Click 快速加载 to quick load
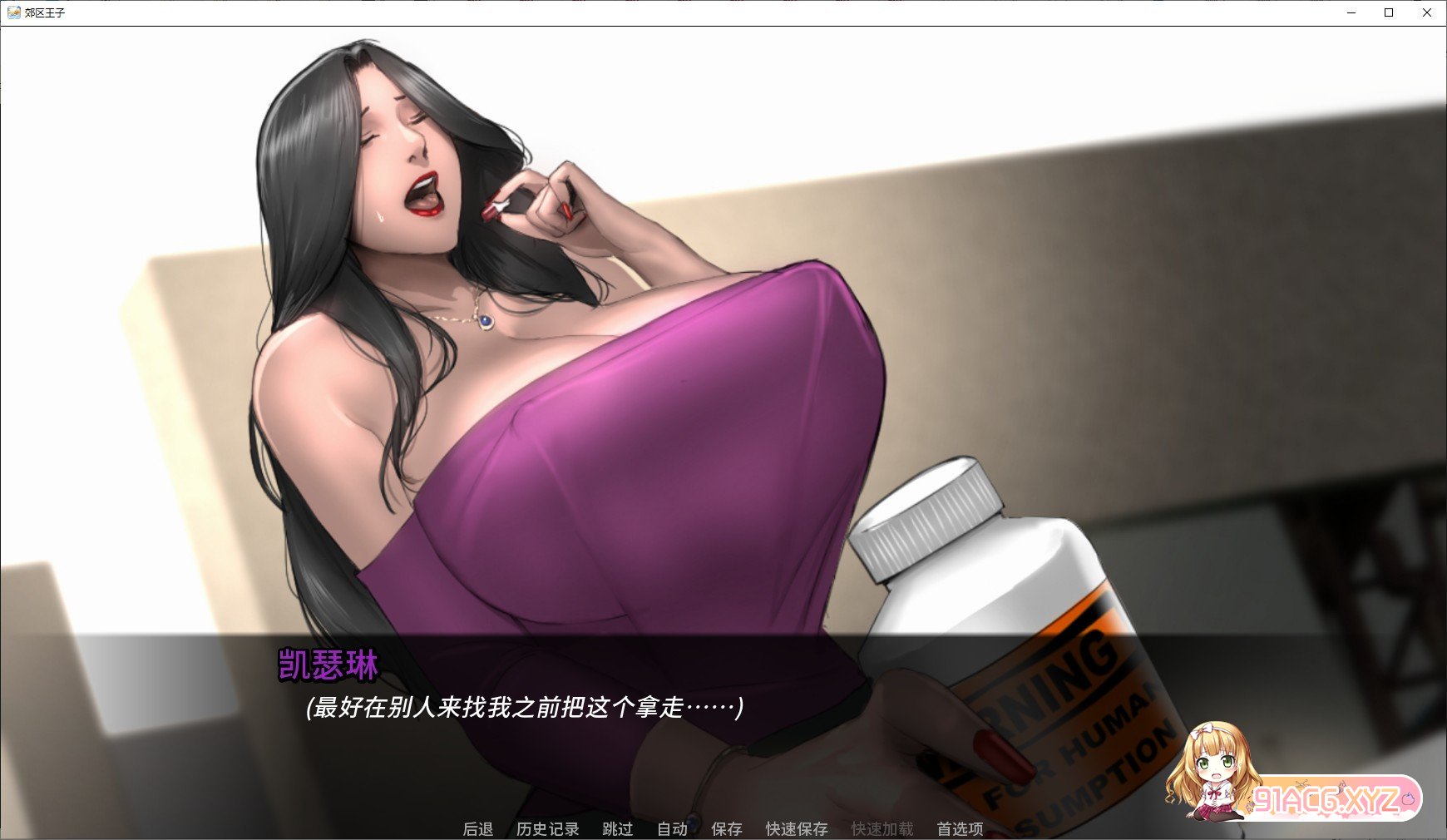The image size is (1447, 840). coord(882,828)
